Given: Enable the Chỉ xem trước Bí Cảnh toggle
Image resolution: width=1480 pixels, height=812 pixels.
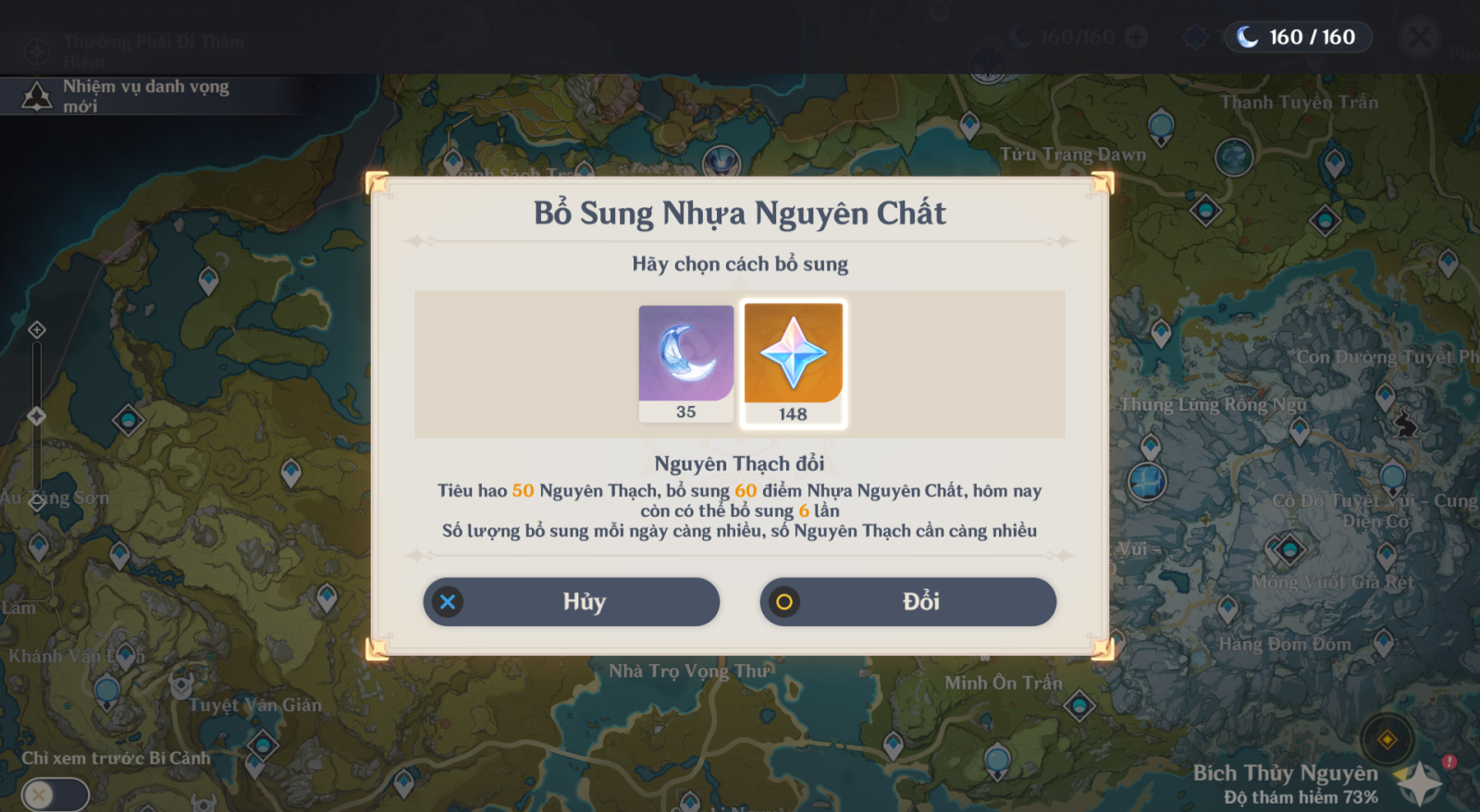Looking at the screenshot, I should tap(55, 794).
